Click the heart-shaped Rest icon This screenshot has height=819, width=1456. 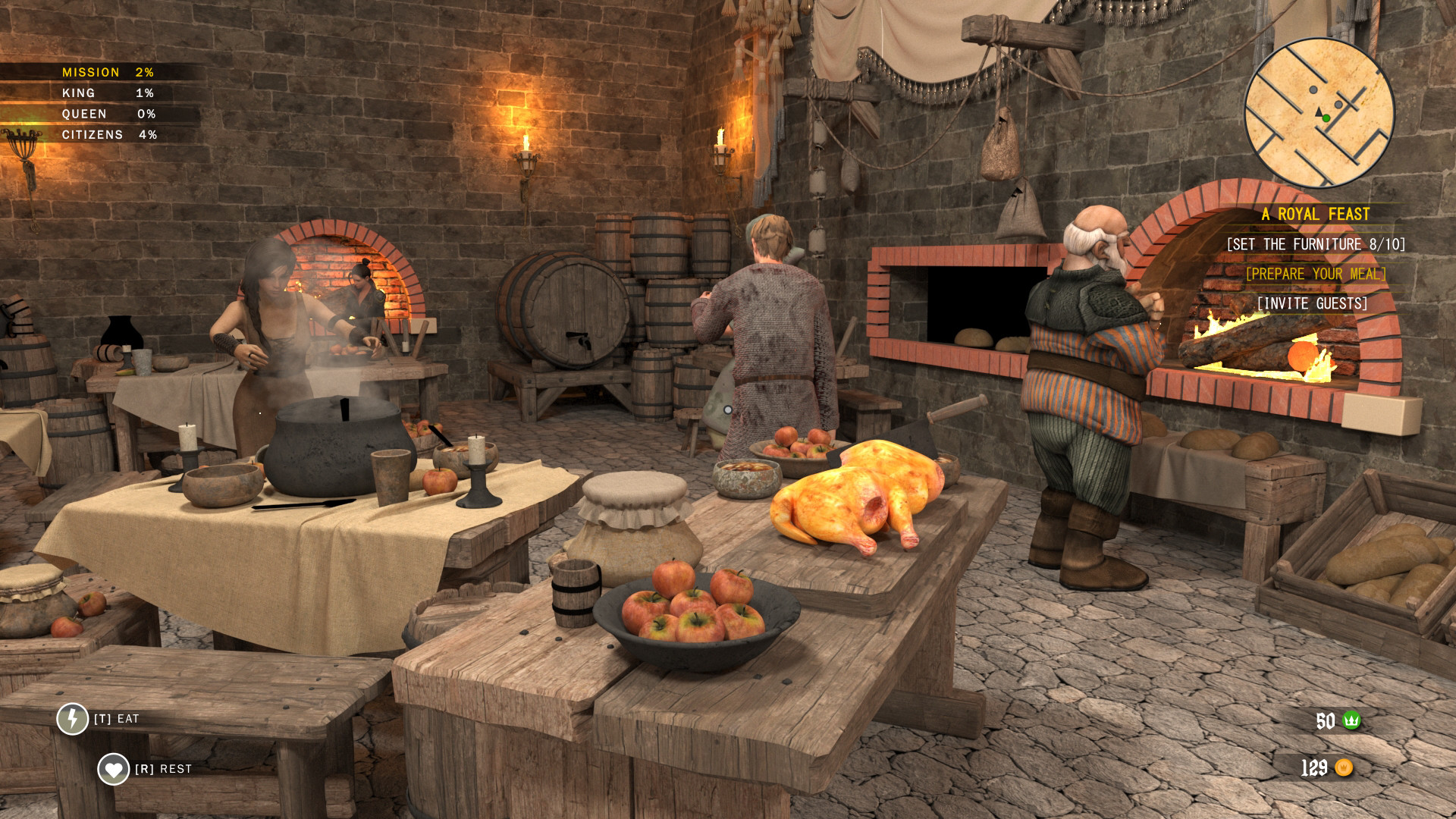[x=111, y=768]
